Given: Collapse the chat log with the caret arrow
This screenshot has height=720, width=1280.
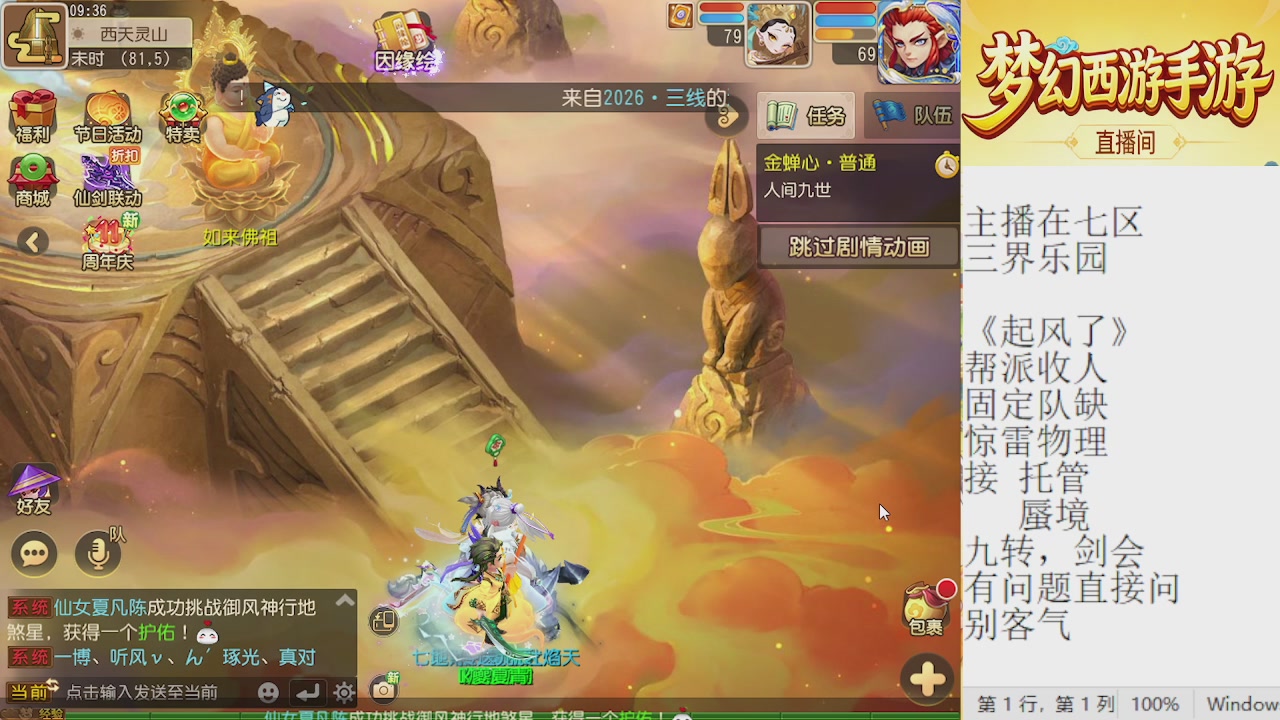Looking at the screenshot, I should [345, 597].
